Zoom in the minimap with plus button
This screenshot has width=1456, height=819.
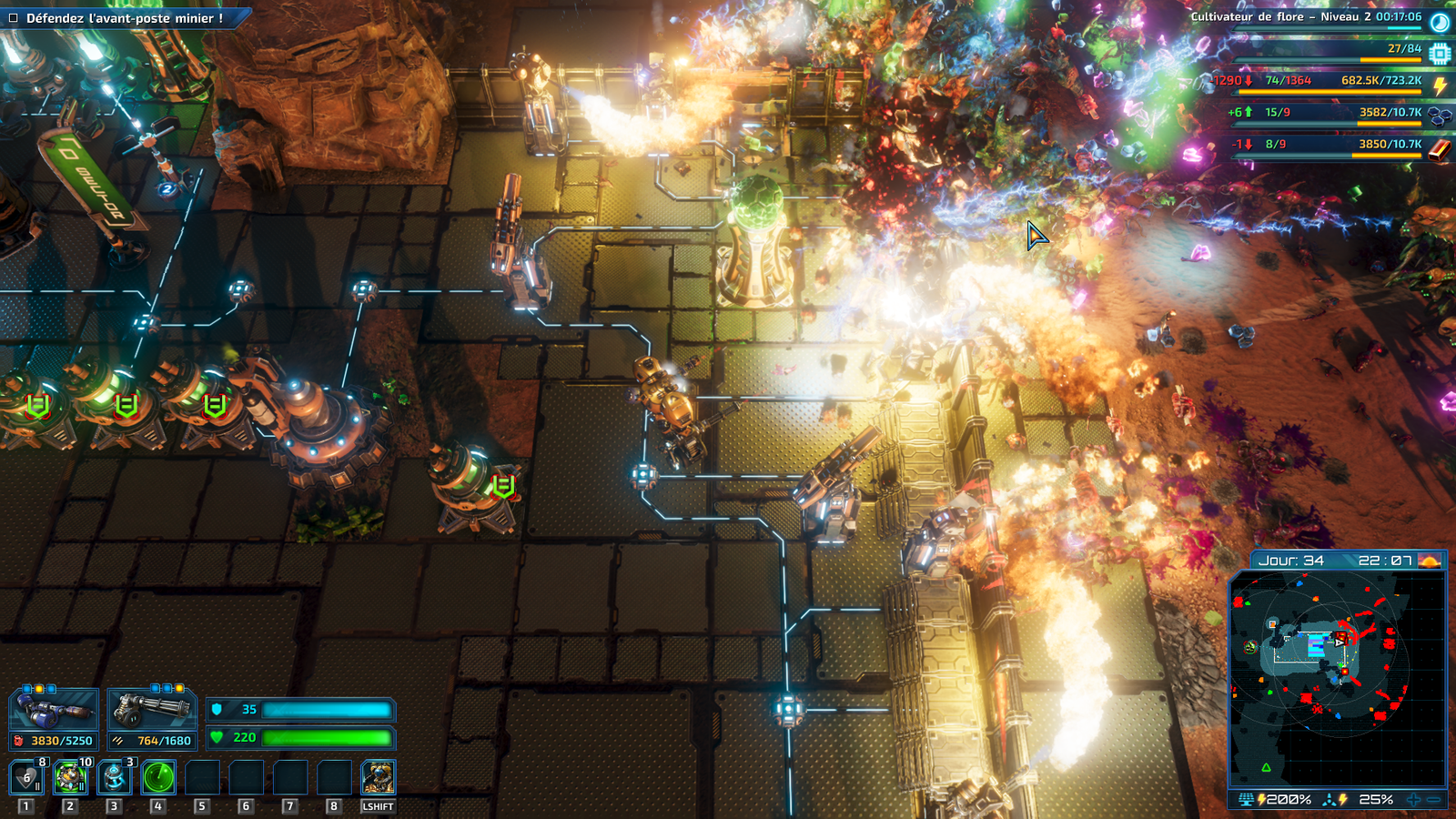1413,800
